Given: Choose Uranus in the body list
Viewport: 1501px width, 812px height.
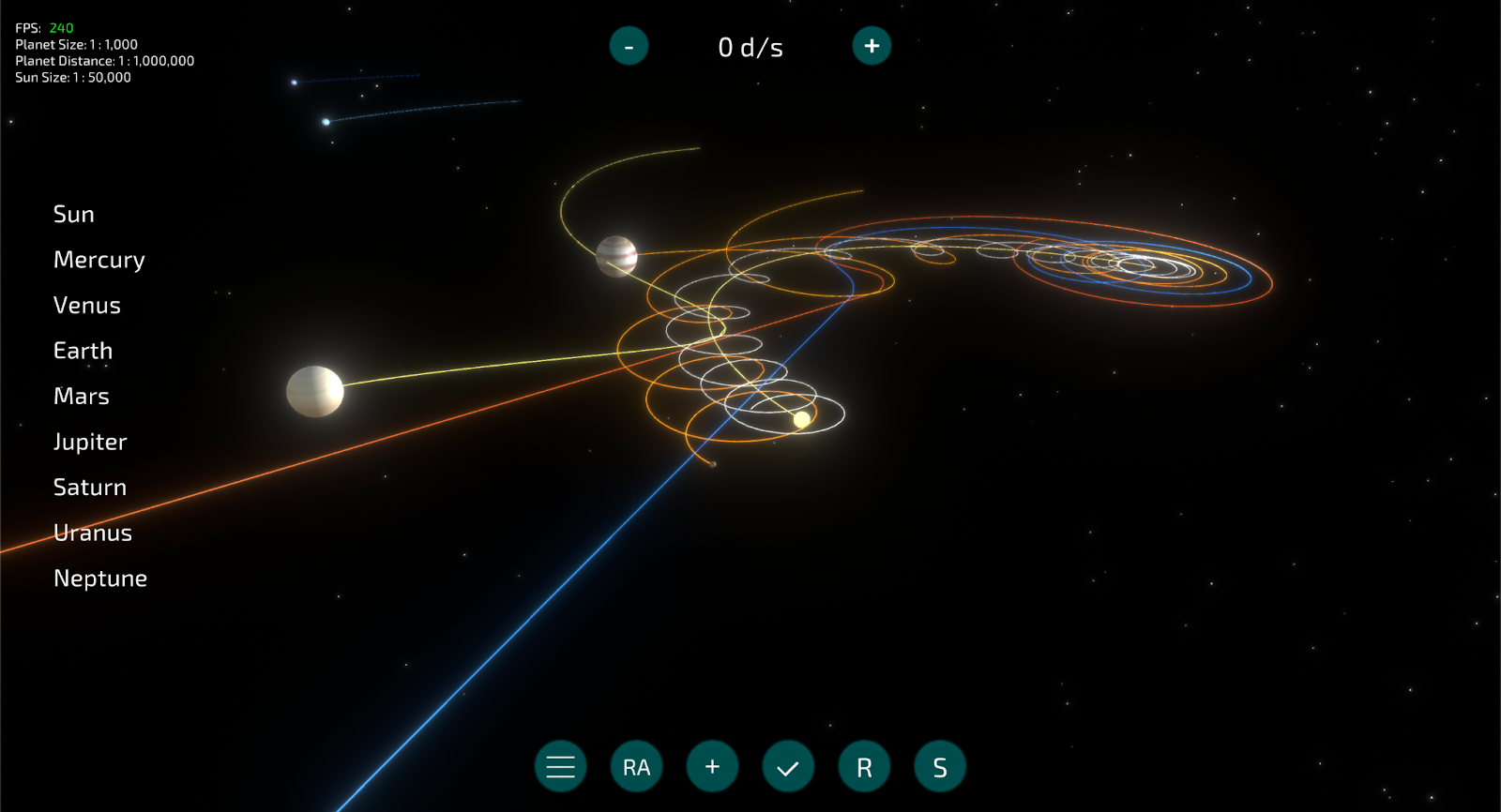Looking at the screenshot, I should pos(93,533).
